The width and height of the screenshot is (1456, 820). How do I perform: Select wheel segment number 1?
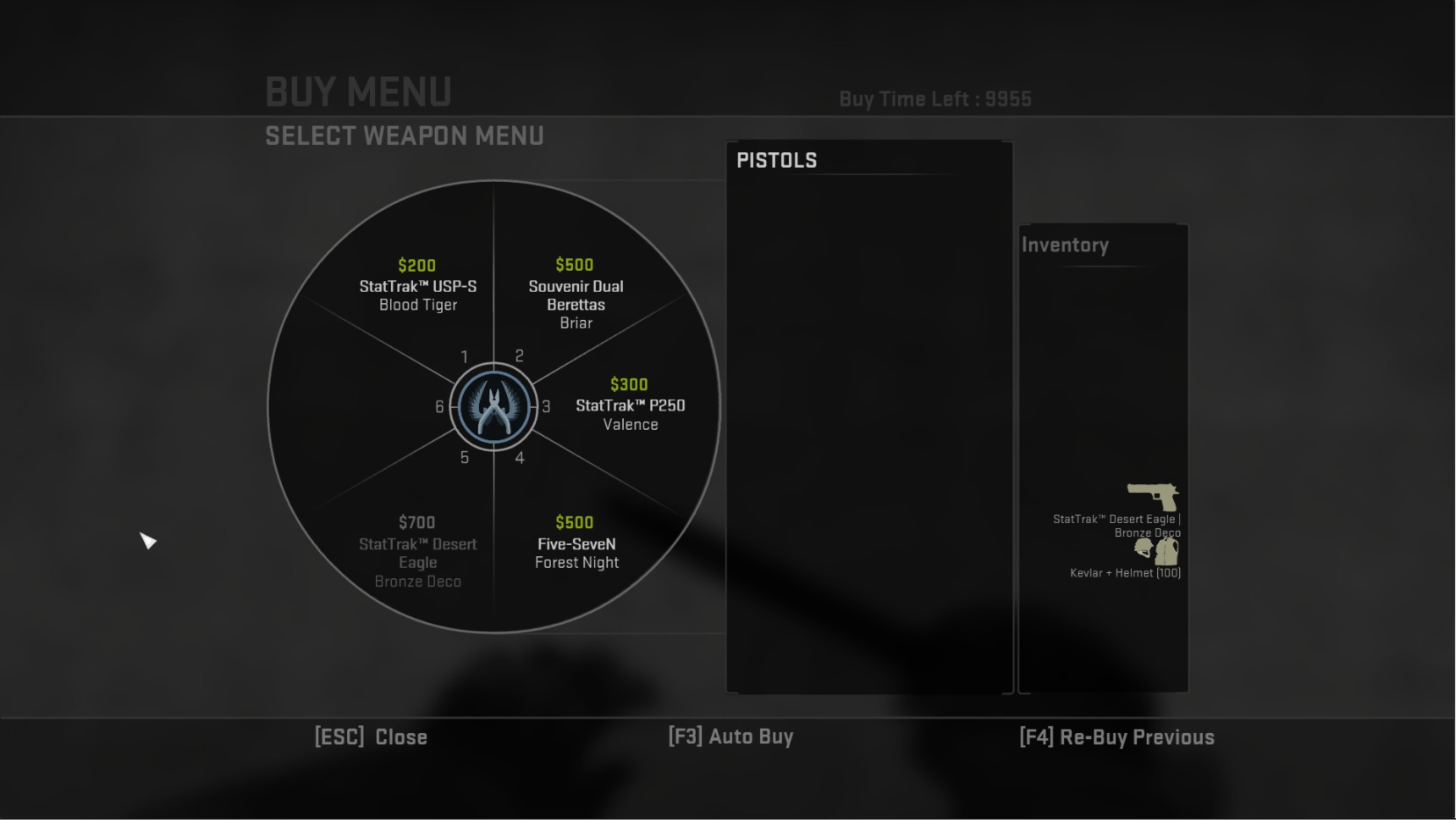464,358
